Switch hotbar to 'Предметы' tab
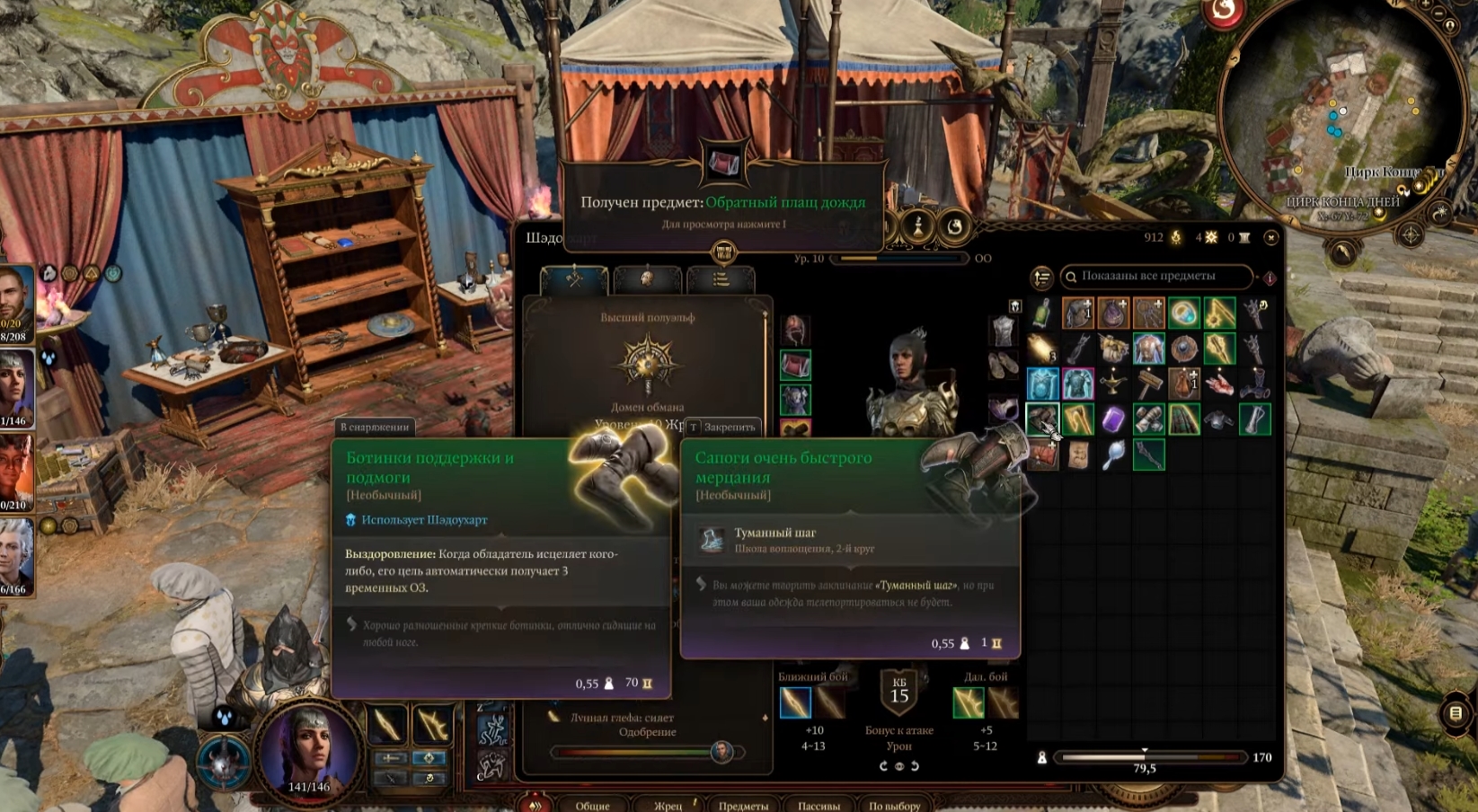Viewport: 1478px width, 812px height. tap(743, 805)
